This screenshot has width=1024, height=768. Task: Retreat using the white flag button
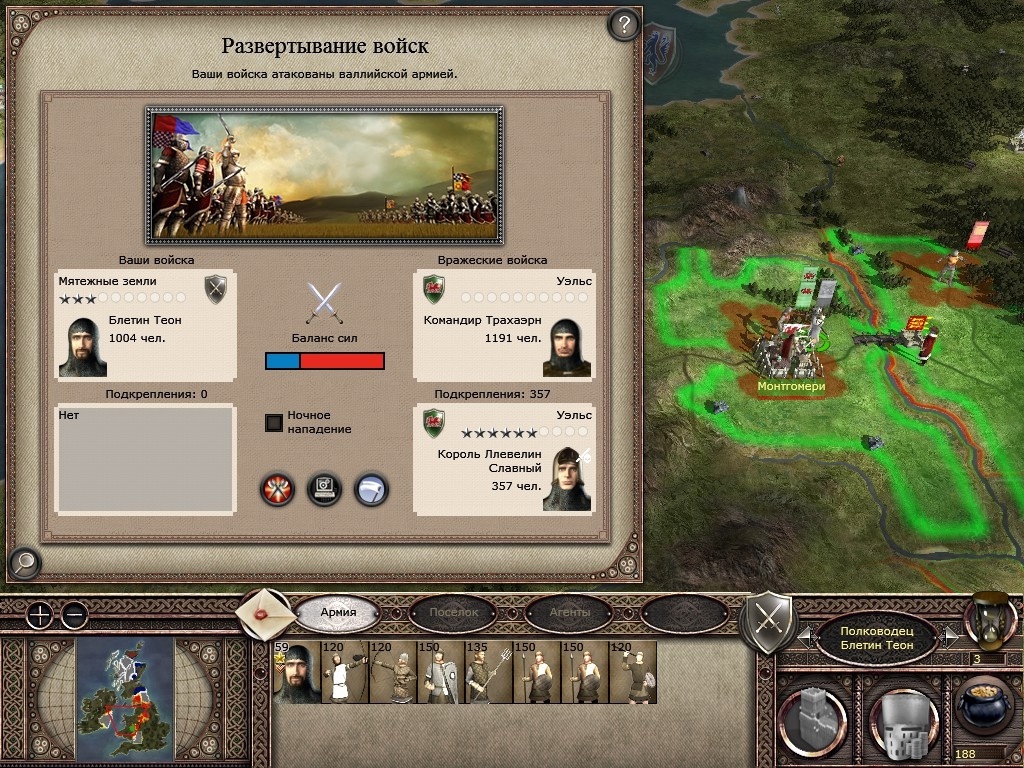pos(372,489)
